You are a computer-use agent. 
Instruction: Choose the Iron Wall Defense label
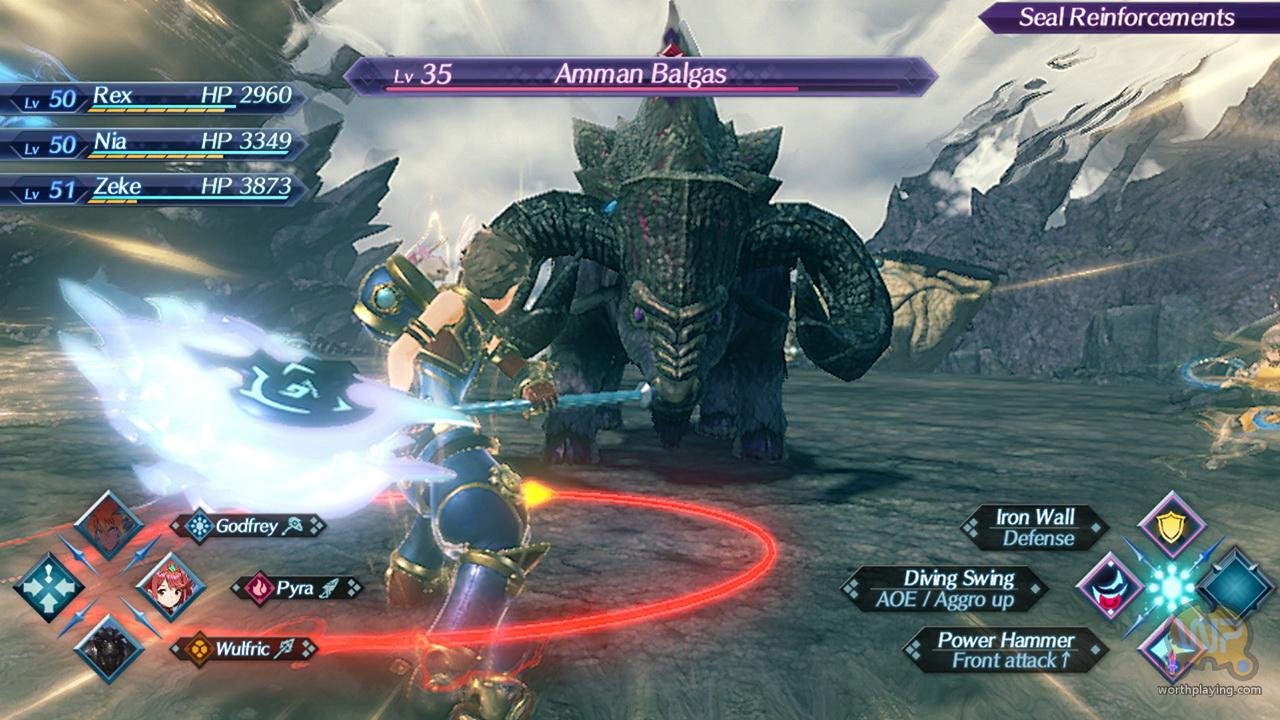1035,527
